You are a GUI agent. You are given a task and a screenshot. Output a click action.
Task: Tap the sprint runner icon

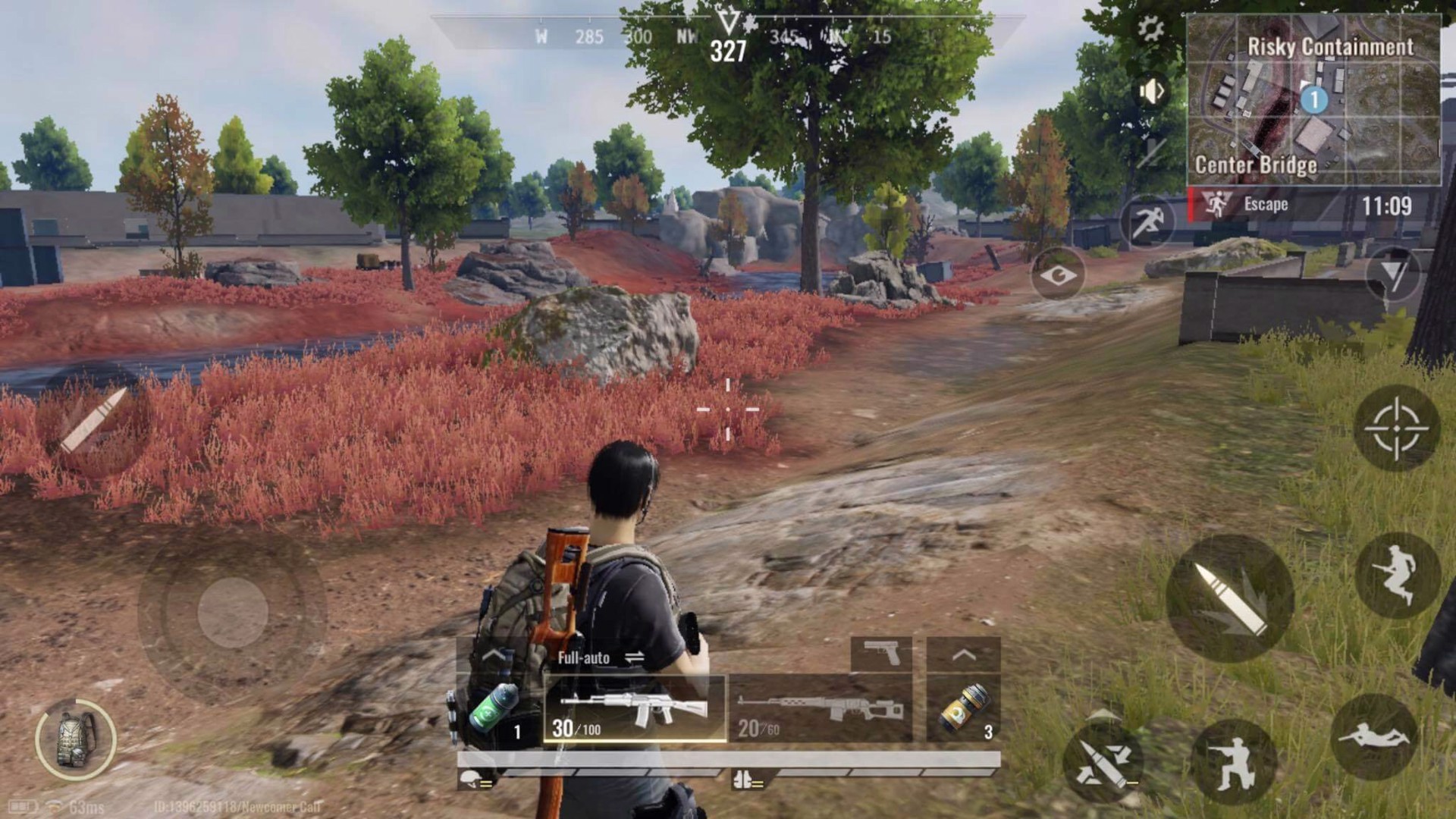(1147, 221)
